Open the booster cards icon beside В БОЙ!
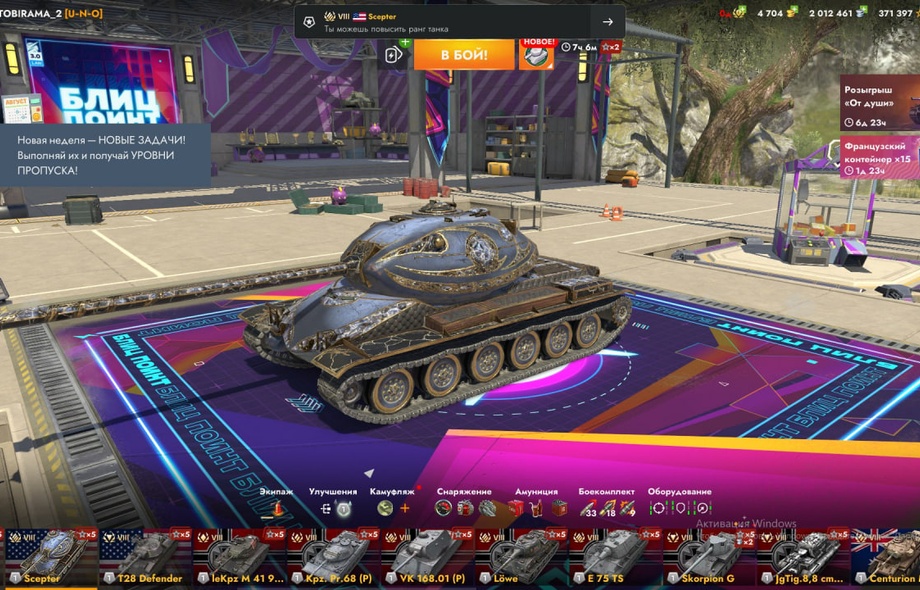Image resolution: width=920 pixels, height=590 pixels. point(395,54)
